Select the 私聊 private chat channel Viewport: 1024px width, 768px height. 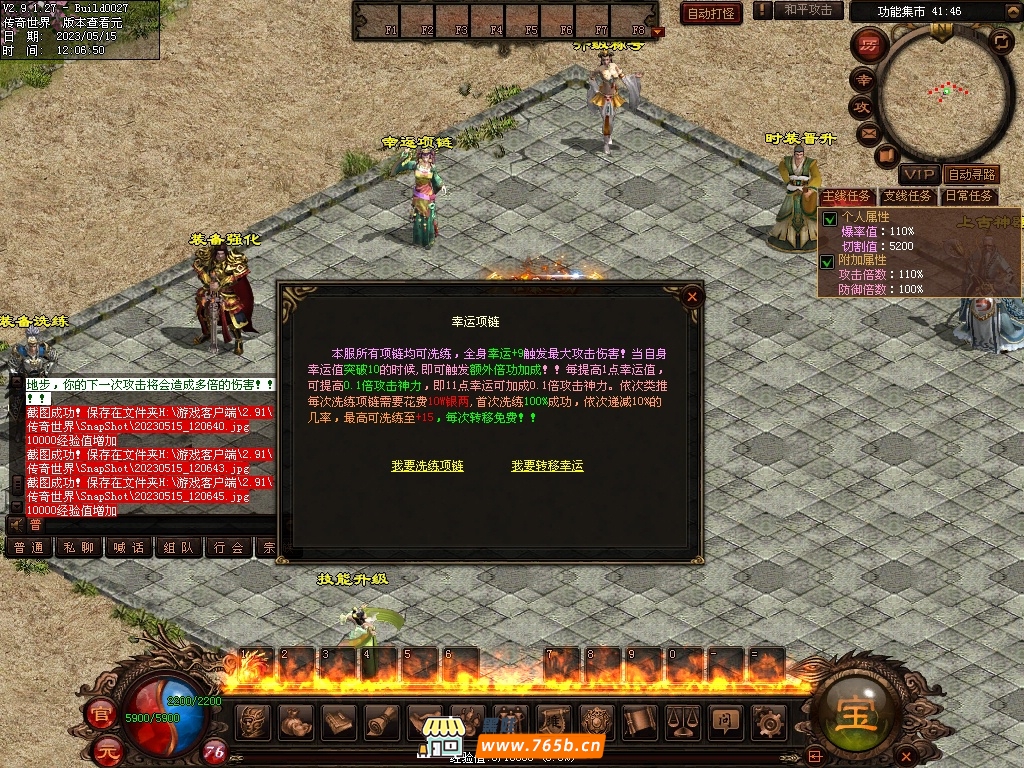click(78, 548)
